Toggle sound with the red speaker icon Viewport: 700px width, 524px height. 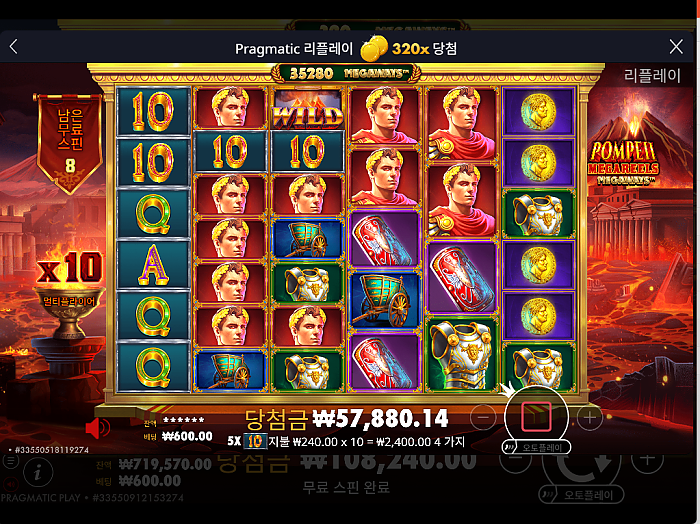[97, 429]
